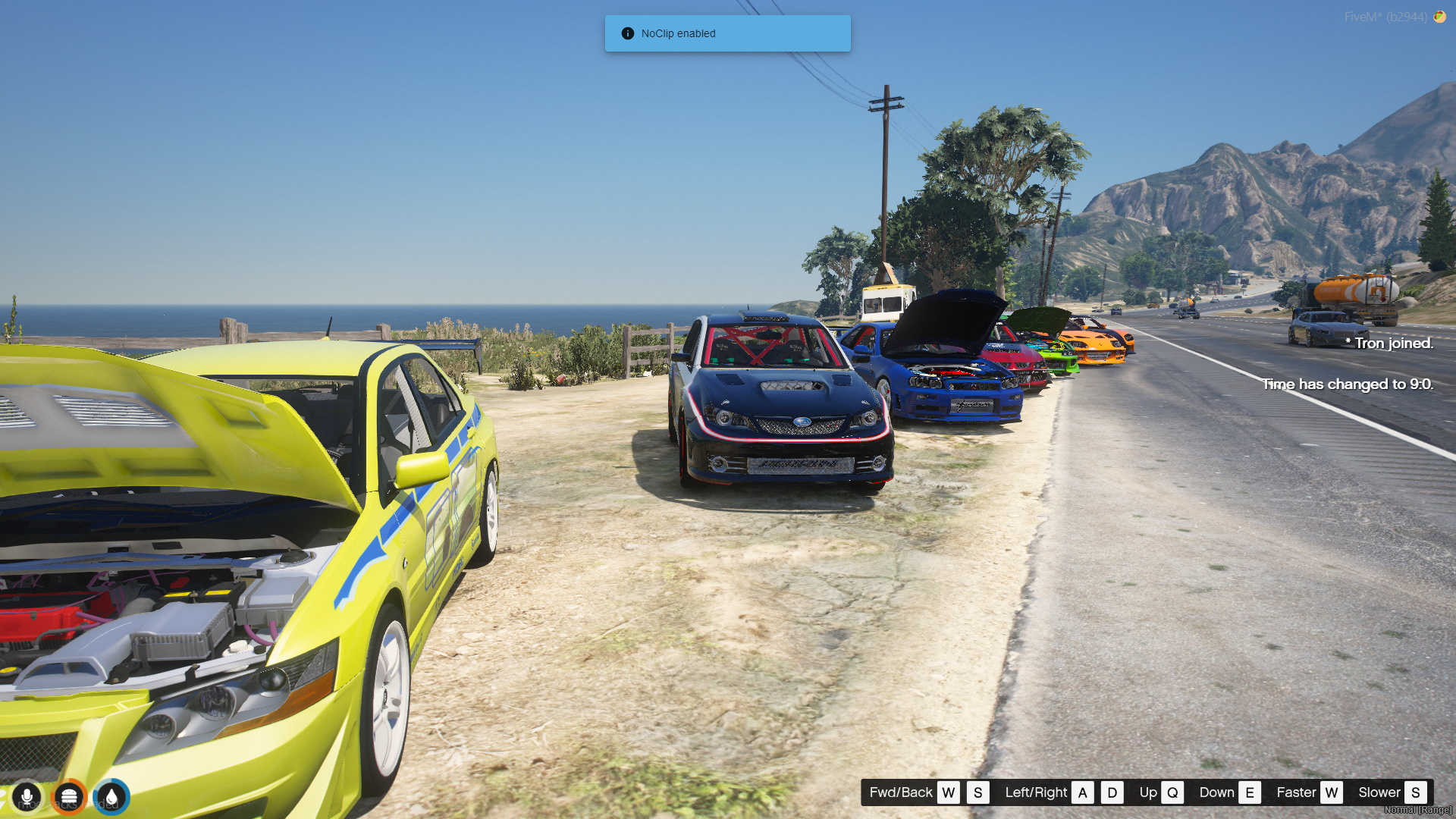Click the microphone voice chat icon

(27, 797)
